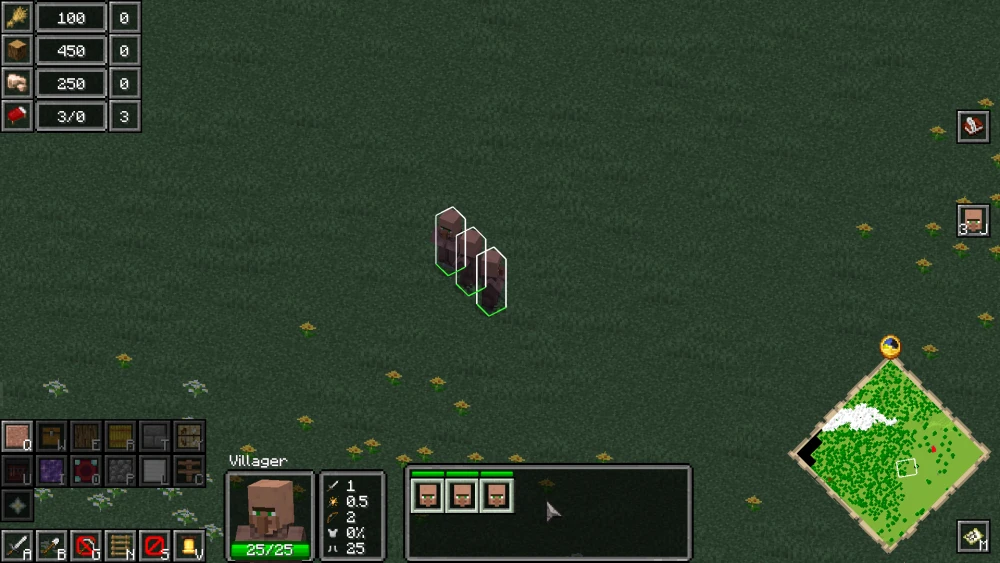Screen dimensions: 1000x563
Task: Choose the wooden fence building icon
Action: coord(188,470)
